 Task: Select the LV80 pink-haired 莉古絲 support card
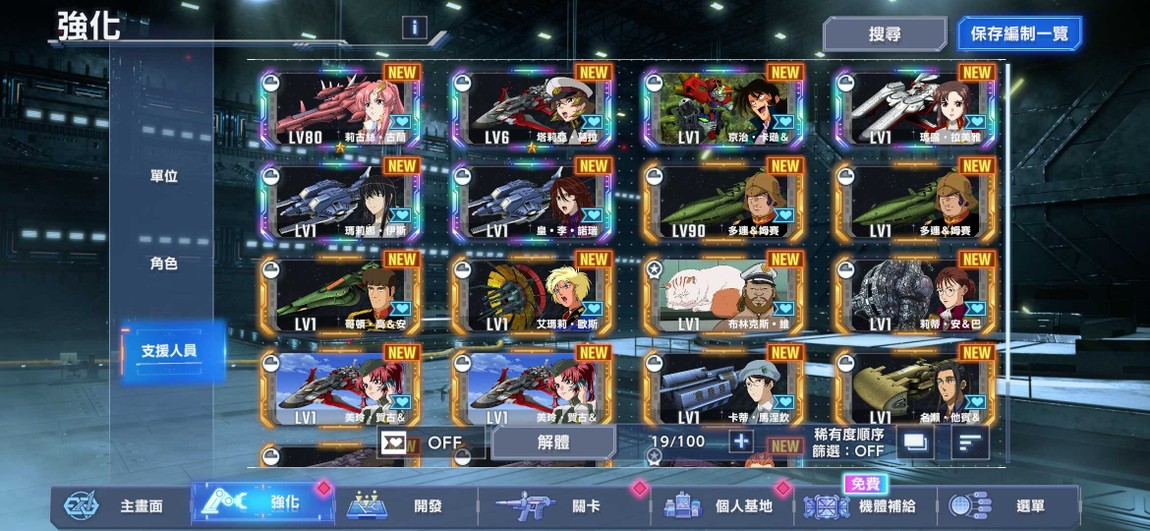[x=340, y=109]
